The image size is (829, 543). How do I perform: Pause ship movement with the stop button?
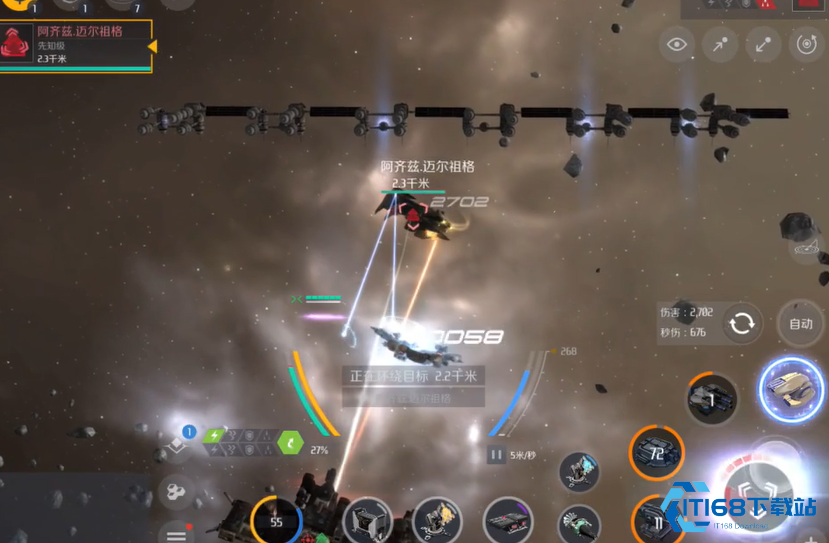497,455
